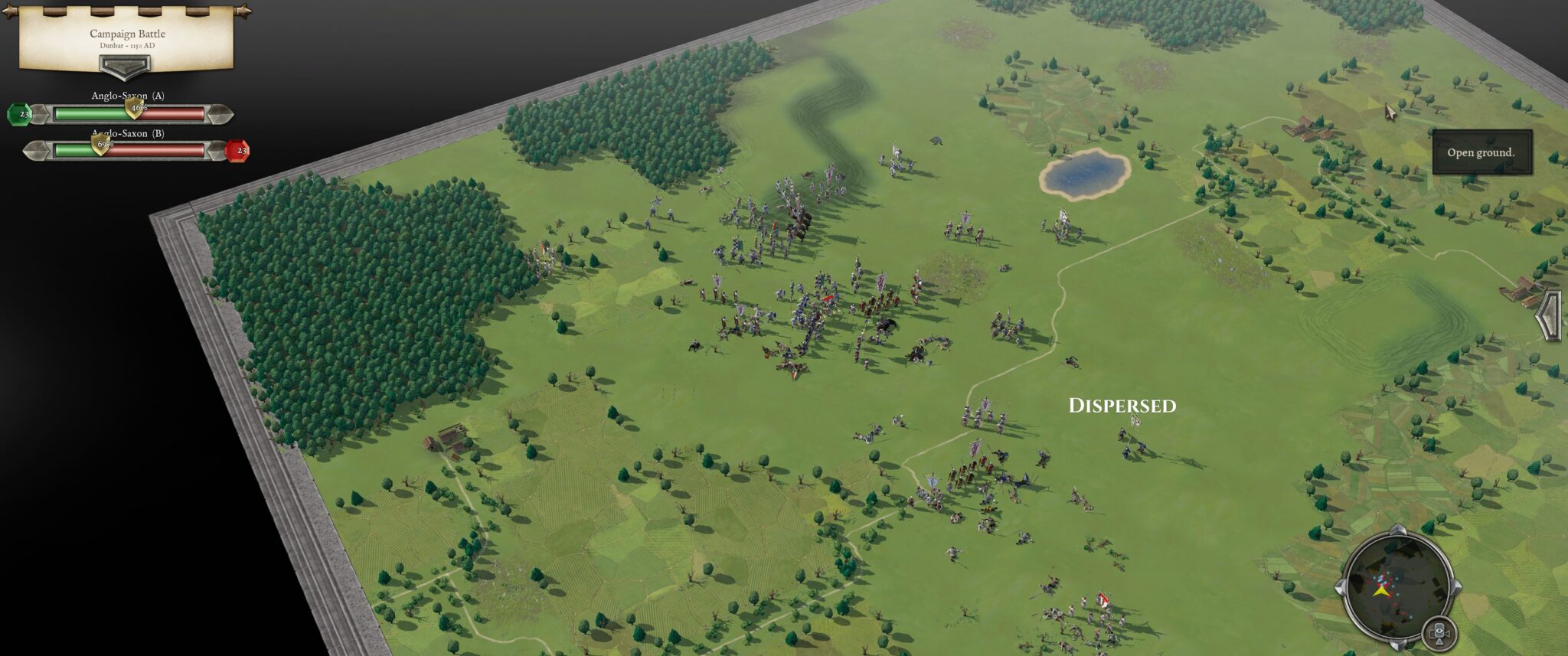Open the camera options icon beside the minimap

coord(1441,634)
